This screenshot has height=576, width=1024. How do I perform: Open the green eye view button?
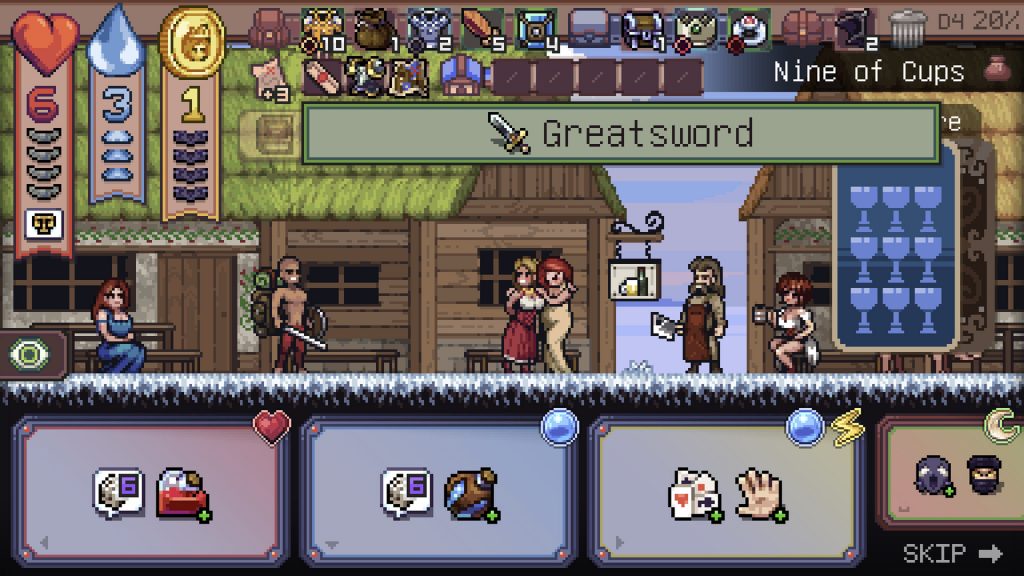coord(27,356)
